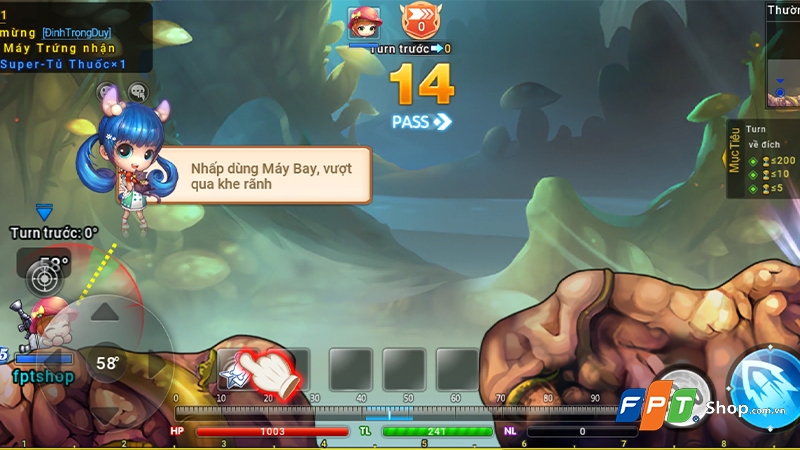Use the paper plane item slot
This screenshot has height=450, width=800.
pyautogui.click(x=238, y=369)
